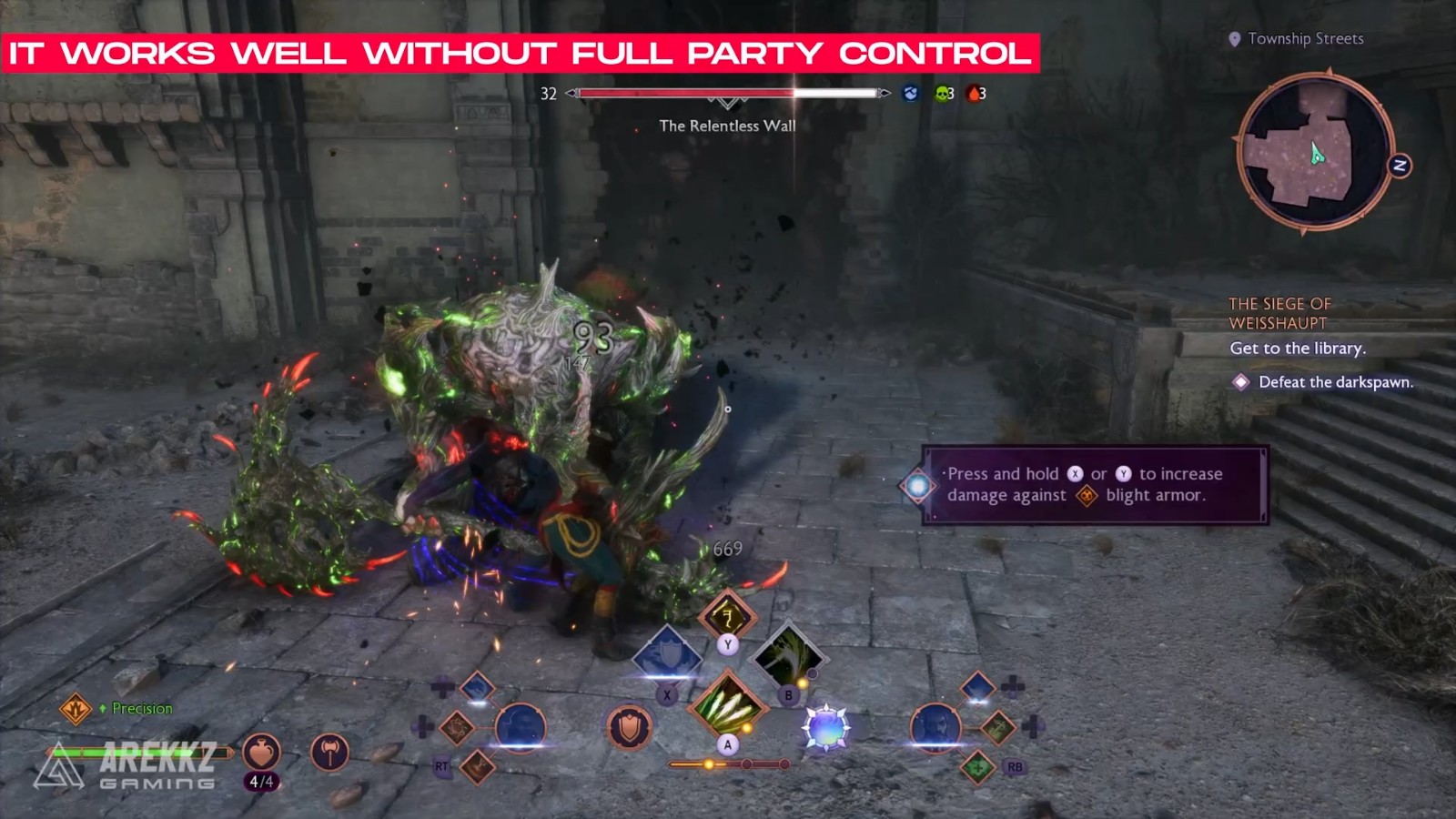Open The Siege of Weisshaupt quest tracker
The width and height of the screenshot is (1456, 819).
[x=1279, y=313]
